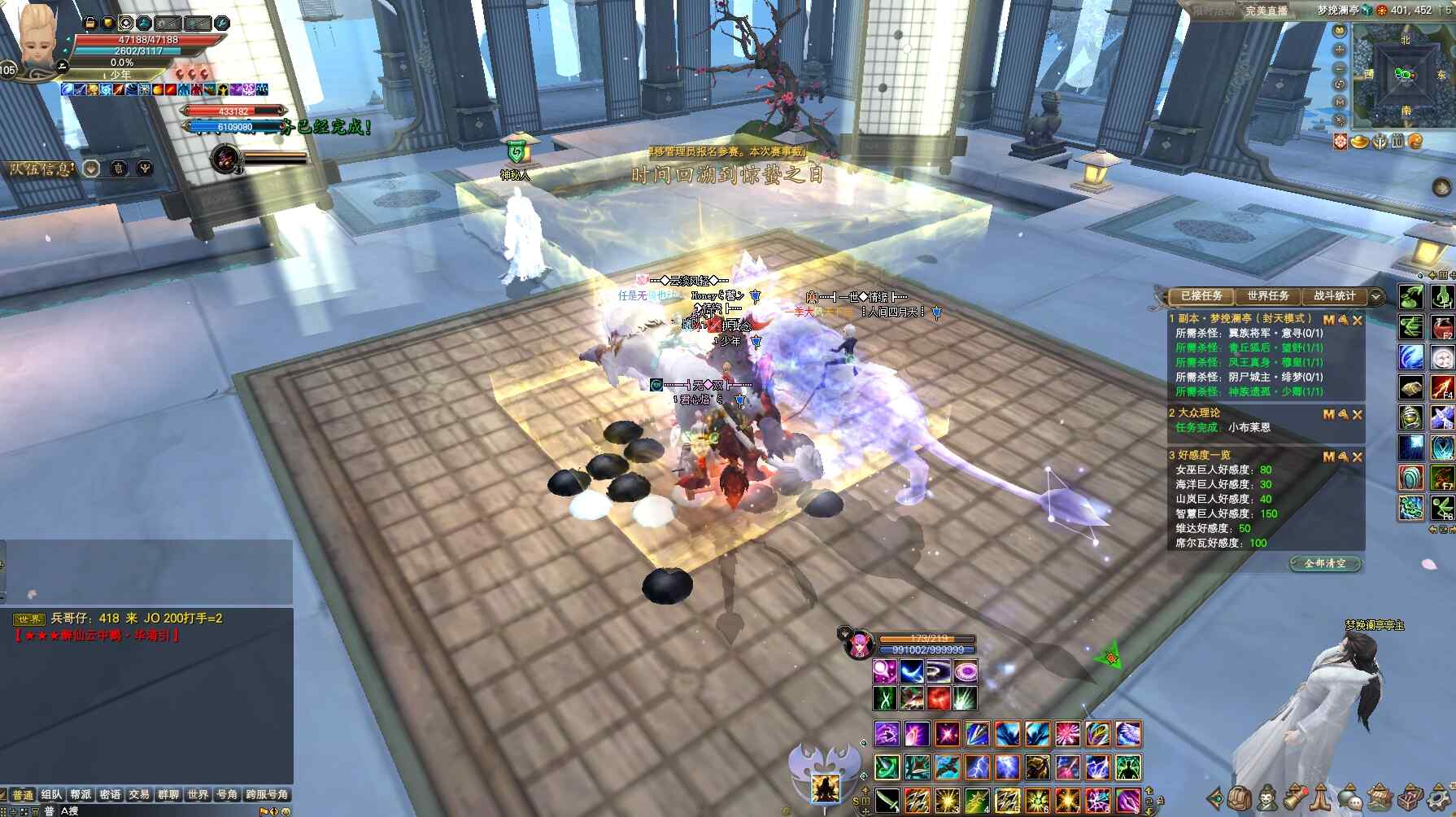Open the 战斗统计 combat statistics tab

(x=1334, y=296)
